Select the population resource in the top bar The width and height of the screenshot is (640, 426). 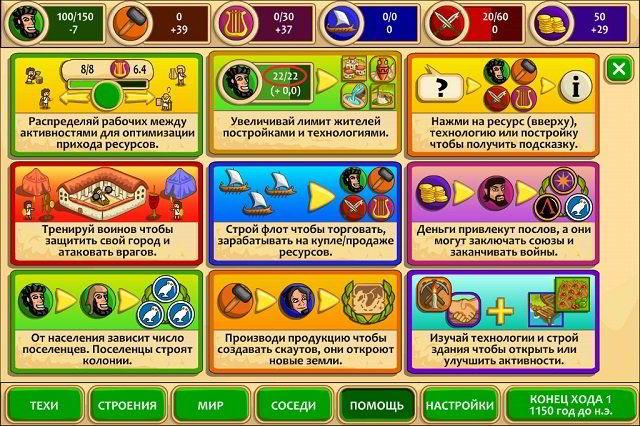tap(52, 20)
